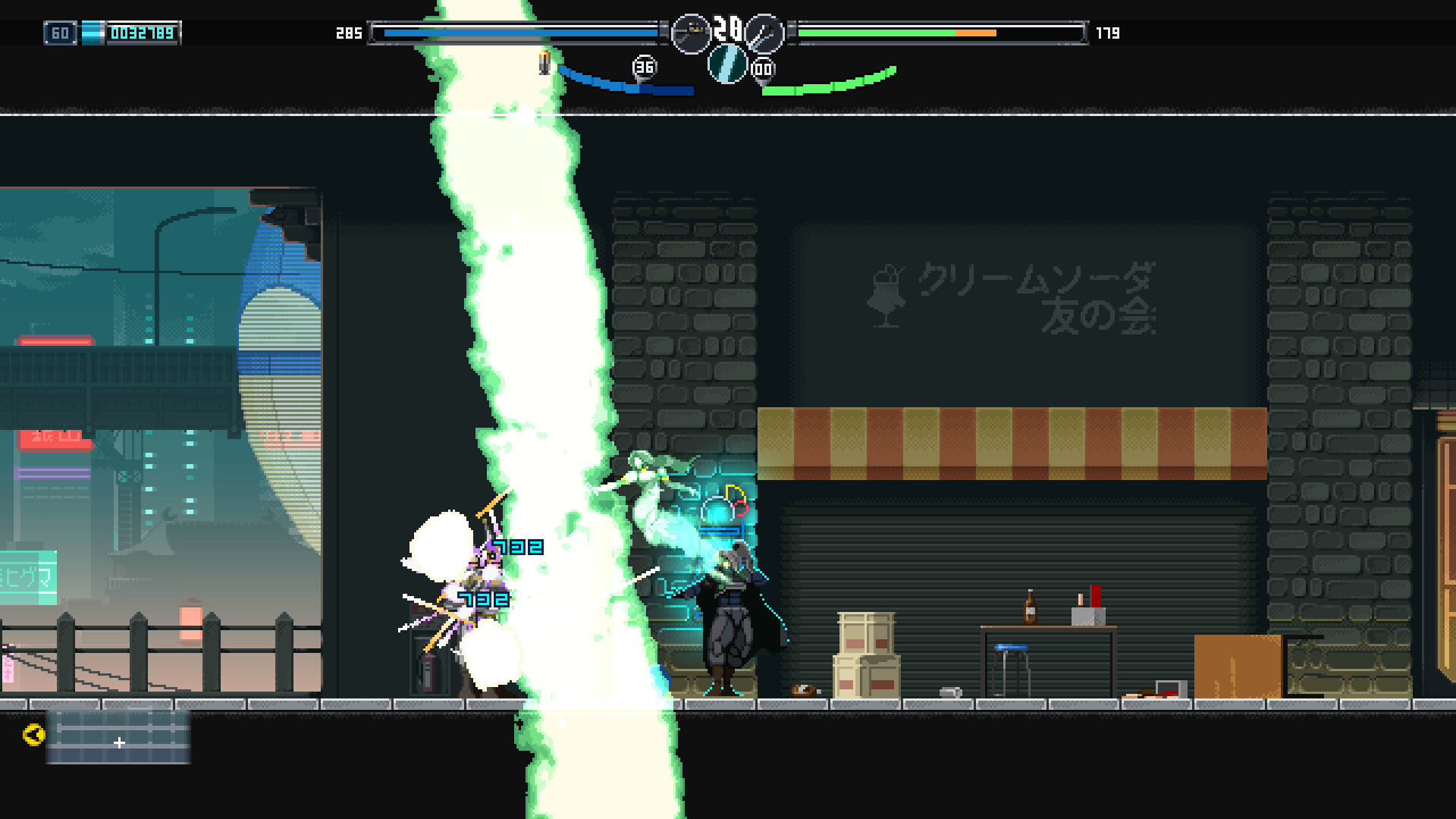Click the cyan stamina bar next to level badge

click(93, 33)
